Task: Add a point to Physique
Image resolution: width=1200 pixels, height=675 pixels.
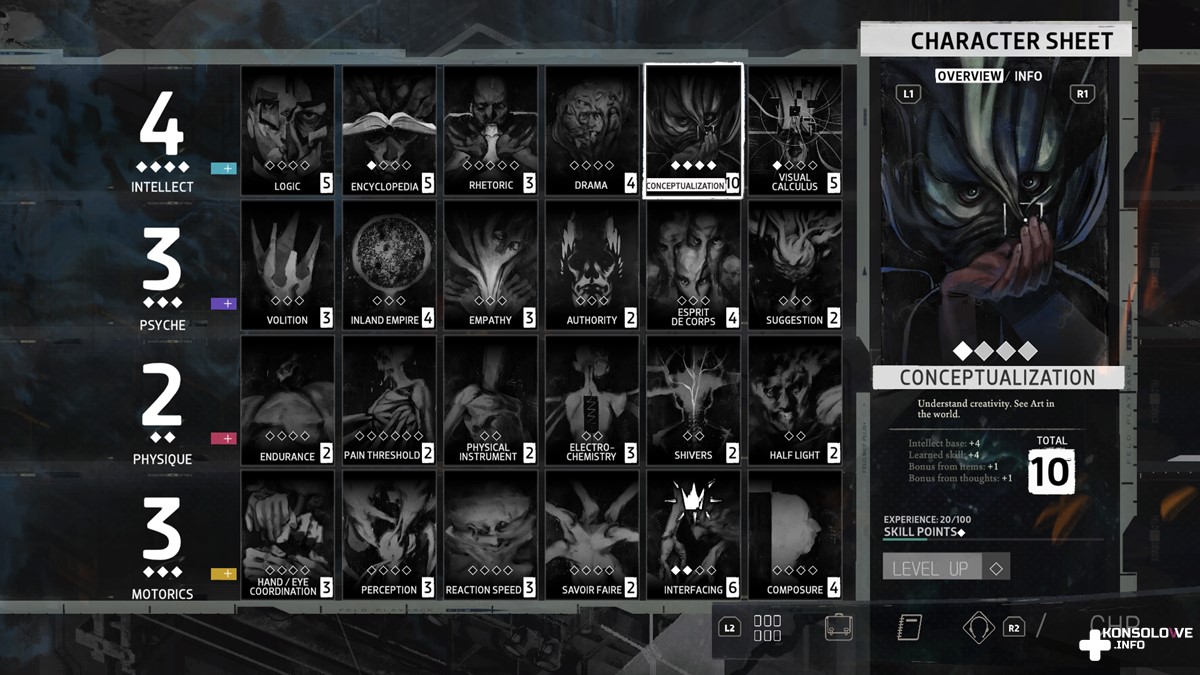Action: [x=224, y=438]
